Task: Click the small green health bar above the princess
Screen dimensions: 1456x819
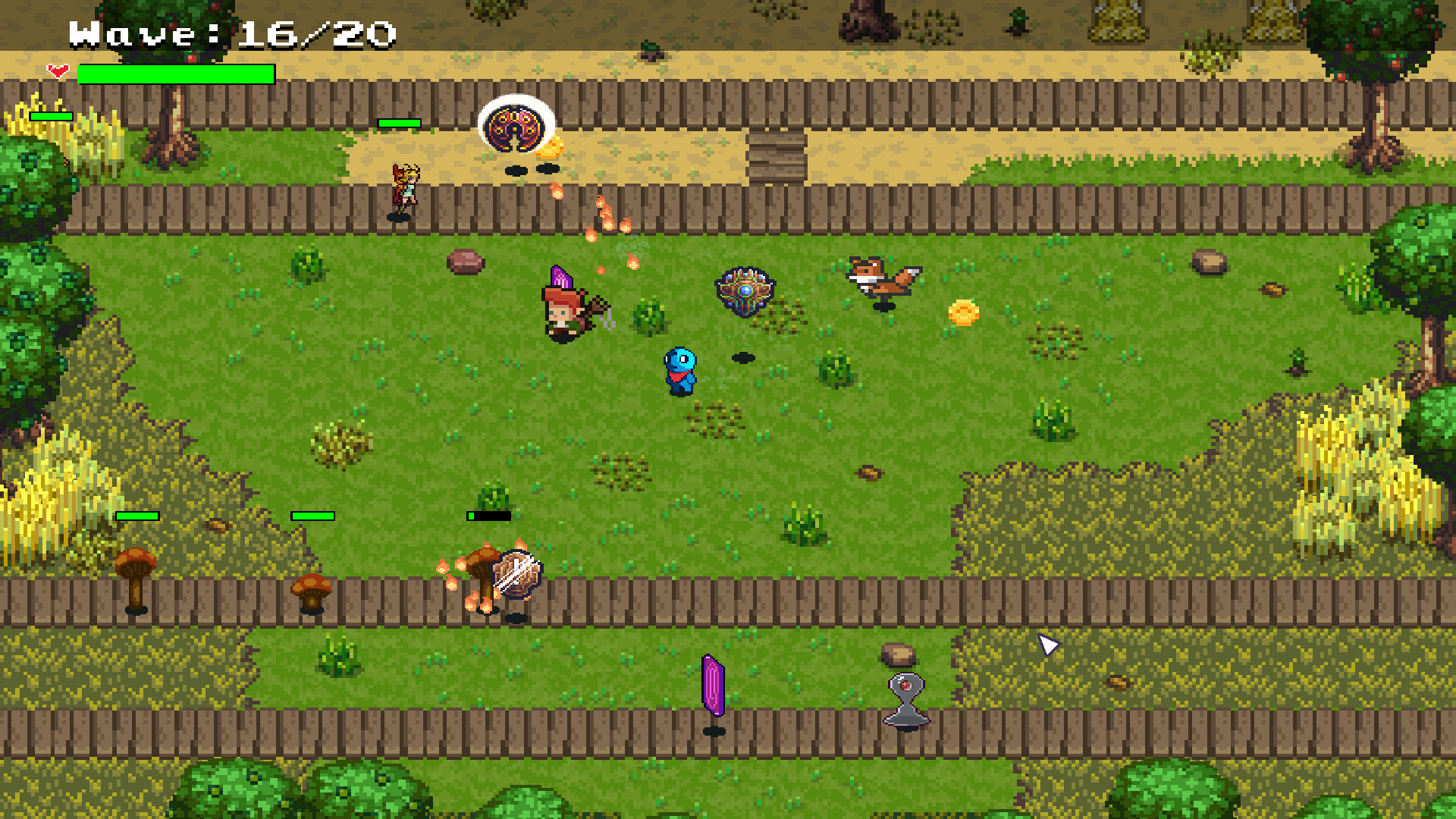Action: point(399,121)
